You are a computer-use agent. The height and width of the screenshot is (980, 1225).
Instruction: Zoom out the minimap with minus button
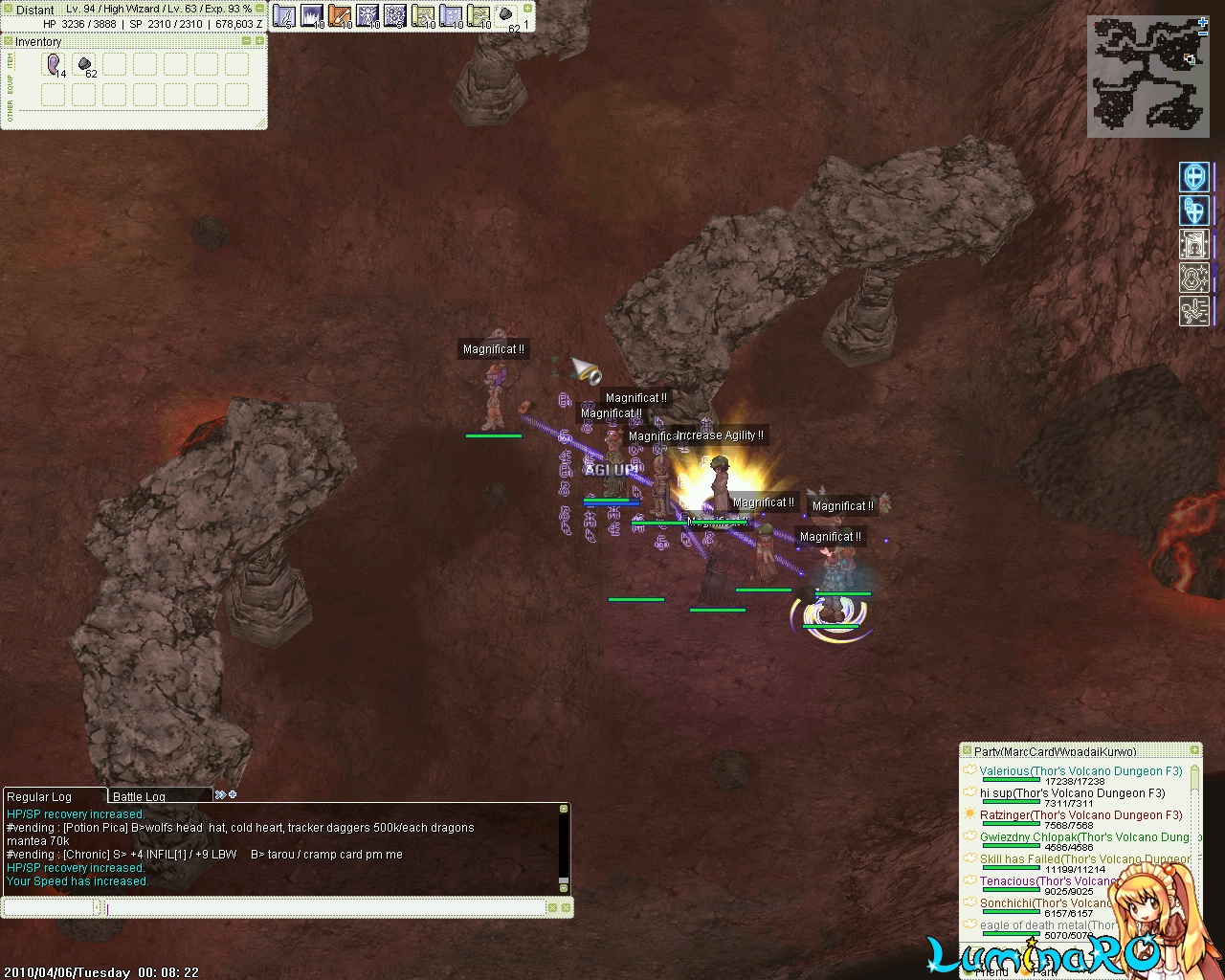(x=1203, y=33)
